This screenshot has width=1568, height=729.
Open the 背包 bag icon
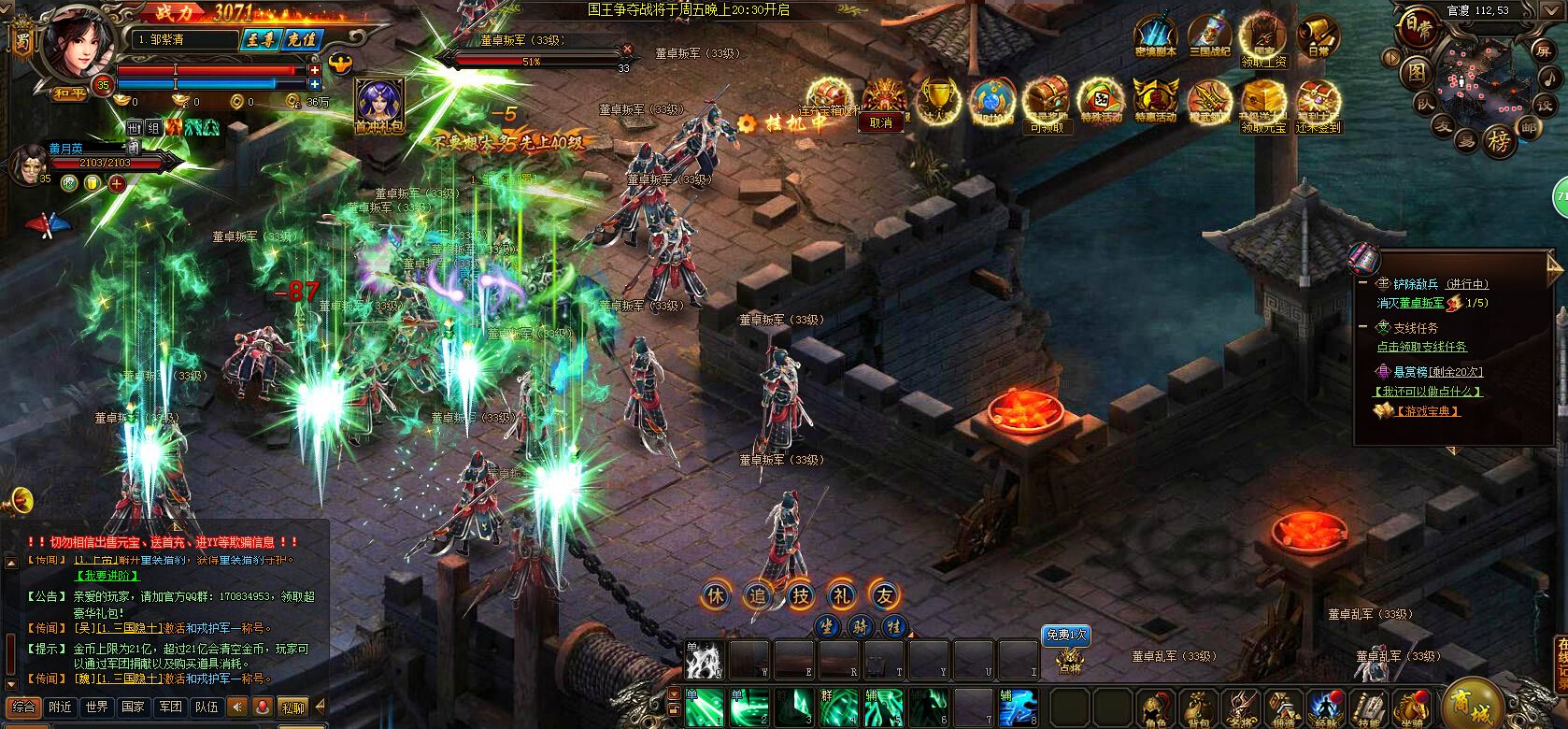tap(1197, 708)
